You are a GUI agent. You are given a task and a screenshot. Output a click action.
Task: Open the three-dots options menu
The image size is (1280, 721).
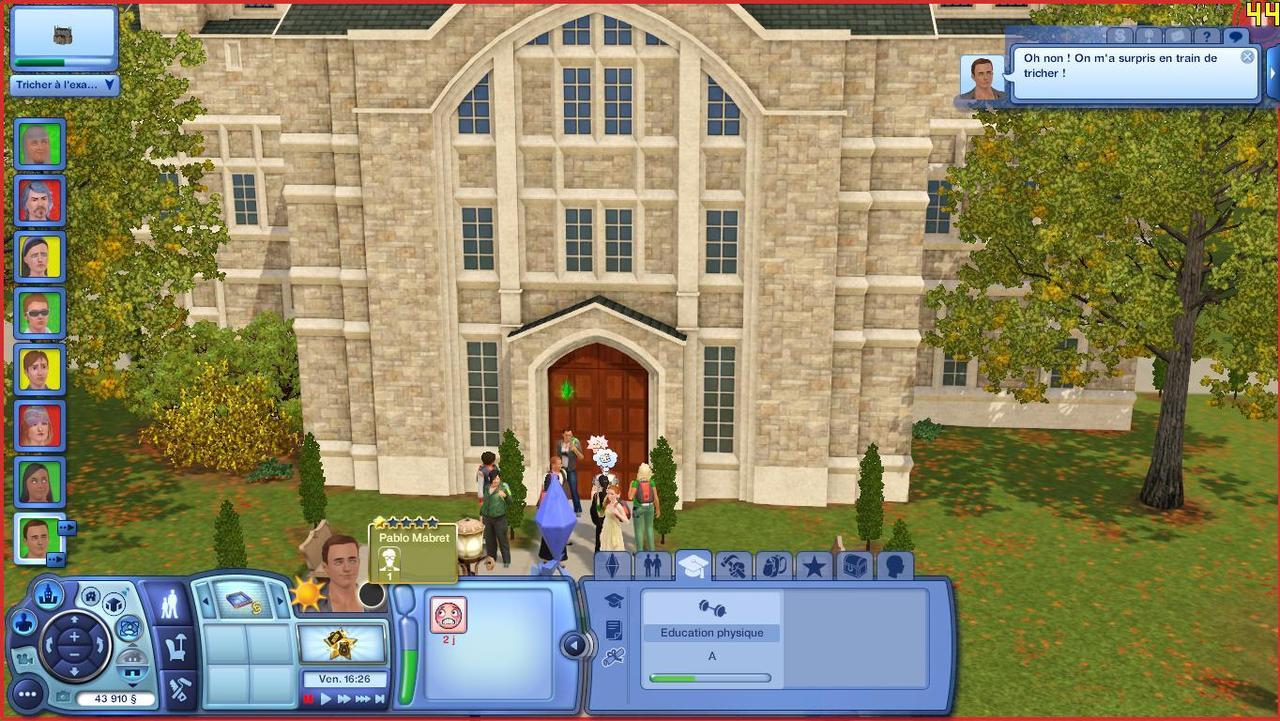pos(27,691)
